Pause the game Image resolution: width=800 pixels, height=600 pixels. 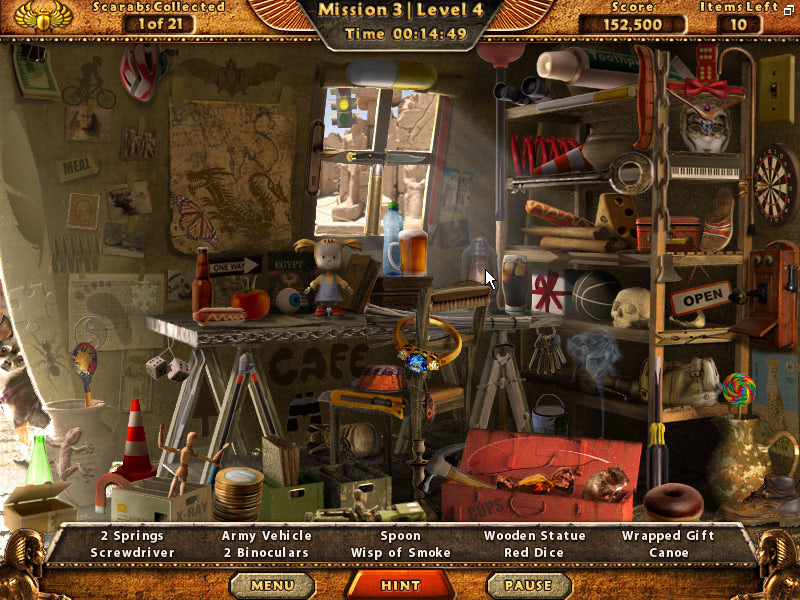click(x=527, y=585)
